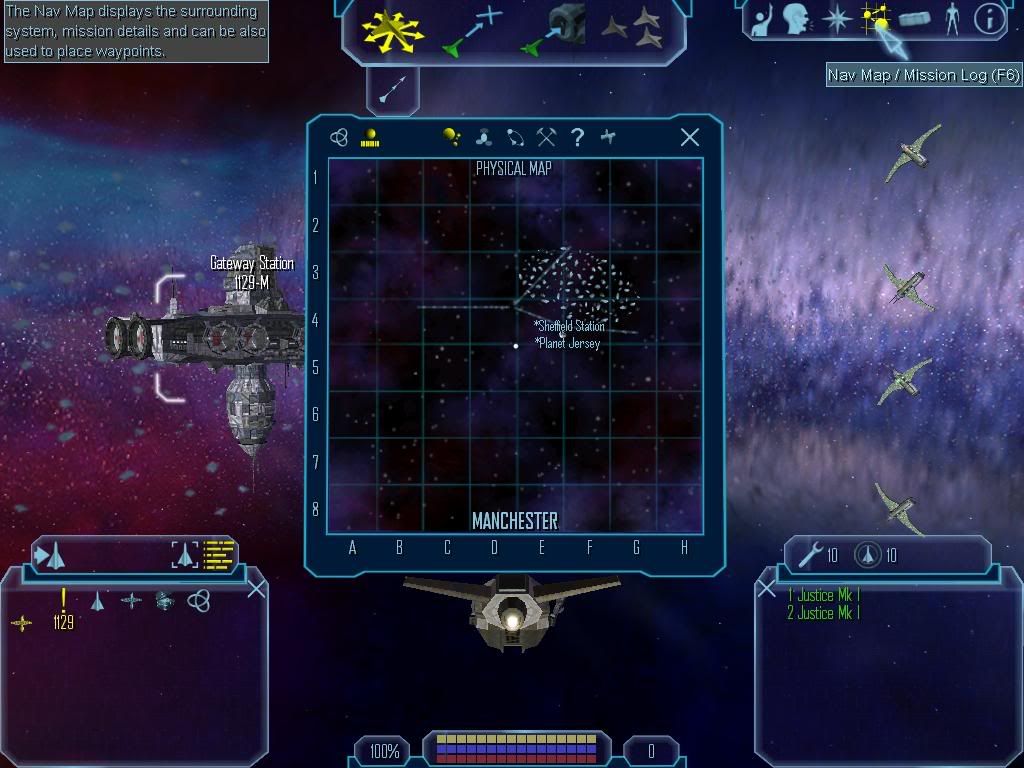The image size is (1024, 768).
Task: Open the human figure character icon
Action: 951,19
